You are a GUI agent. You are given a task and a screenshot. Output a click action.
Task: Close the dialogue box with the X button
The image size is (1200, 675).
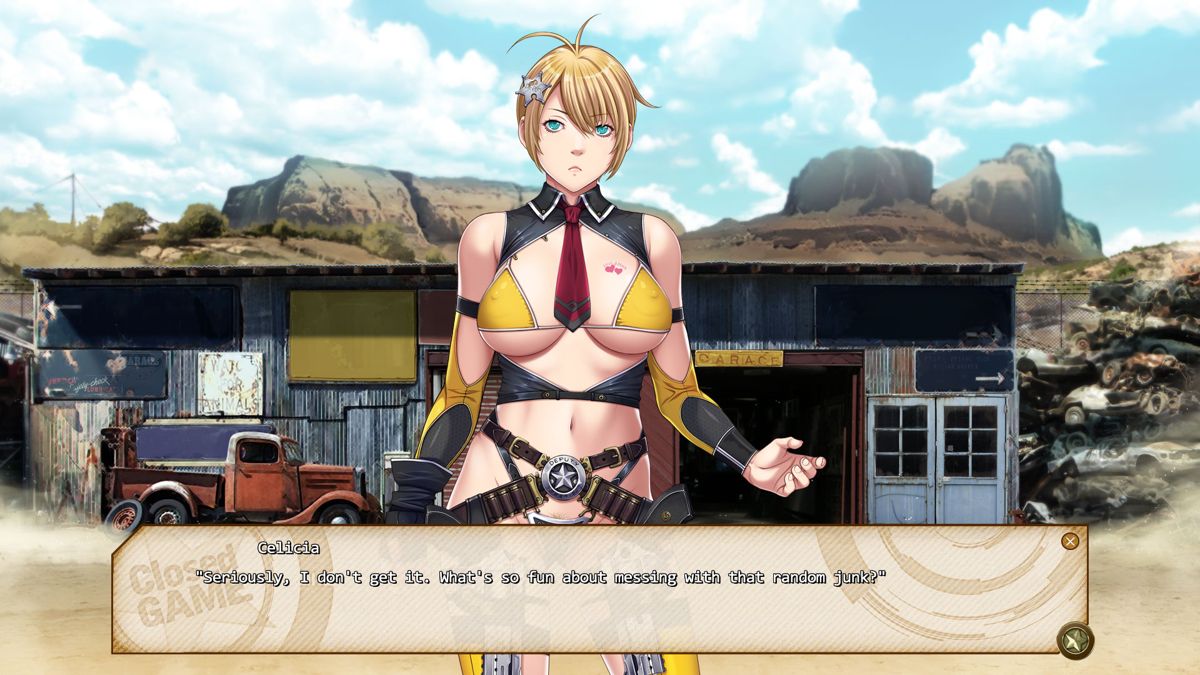pyautogui.click(x=1070, y=541)
